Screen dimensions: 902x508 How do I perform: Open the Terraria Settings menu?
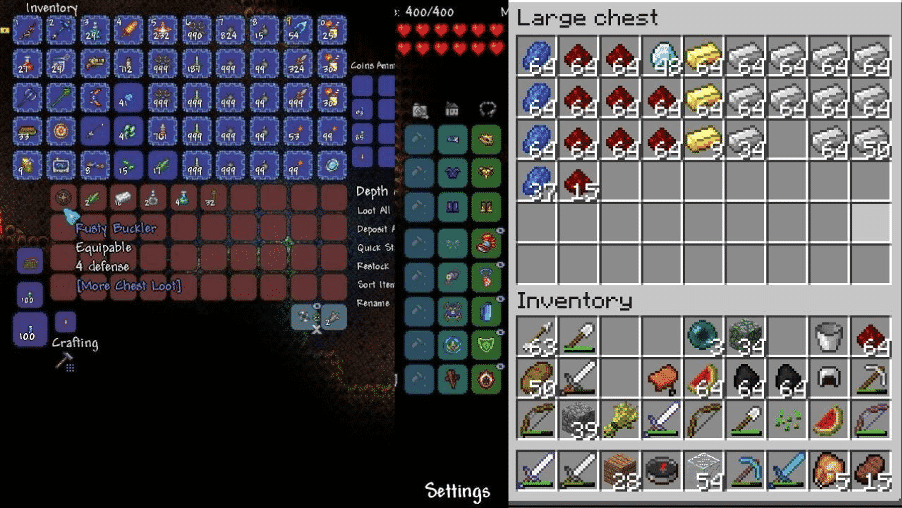(x=457, y=491)
